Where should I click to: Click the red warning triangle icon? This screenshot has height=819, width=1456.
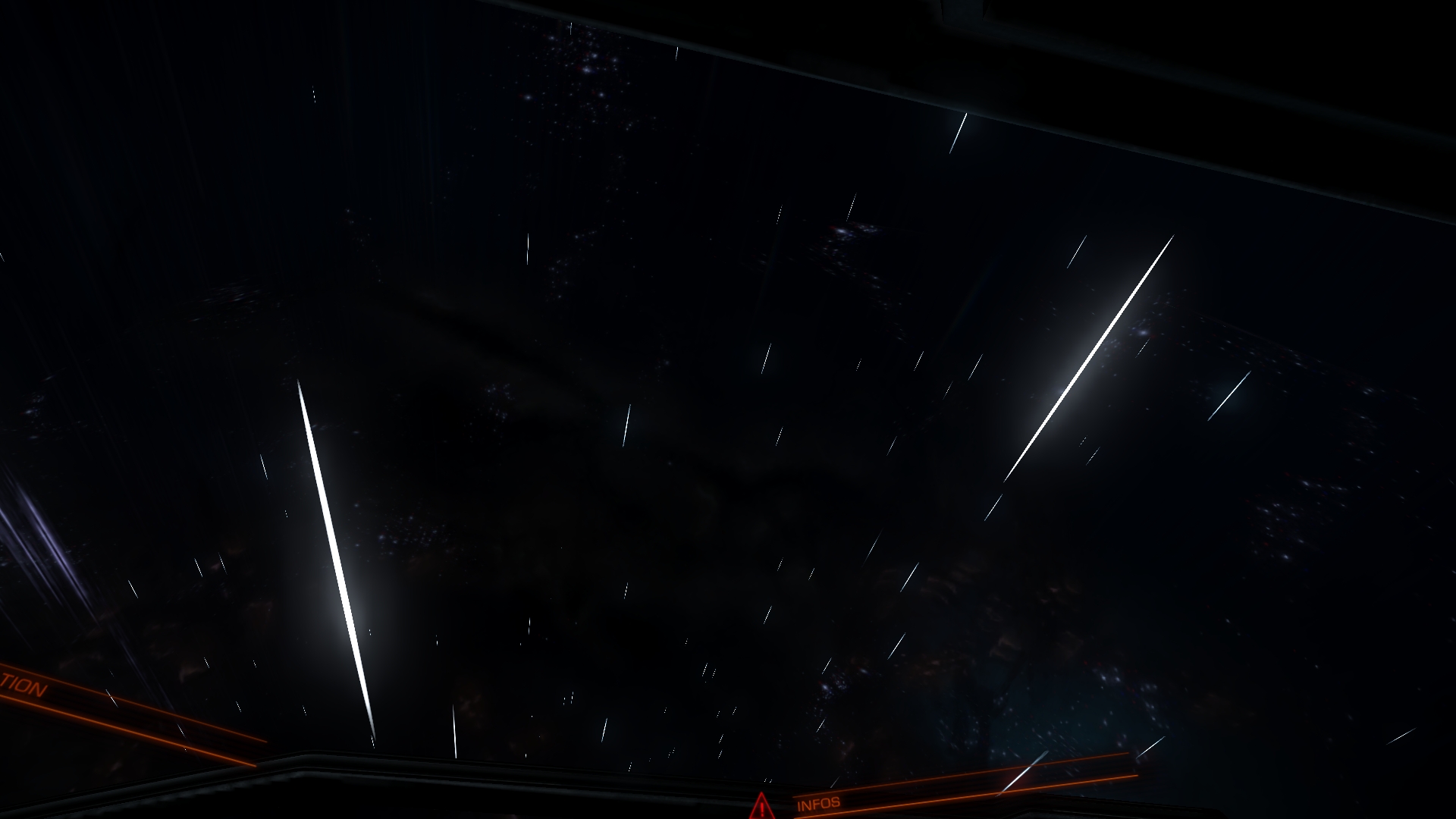[760, 806]
